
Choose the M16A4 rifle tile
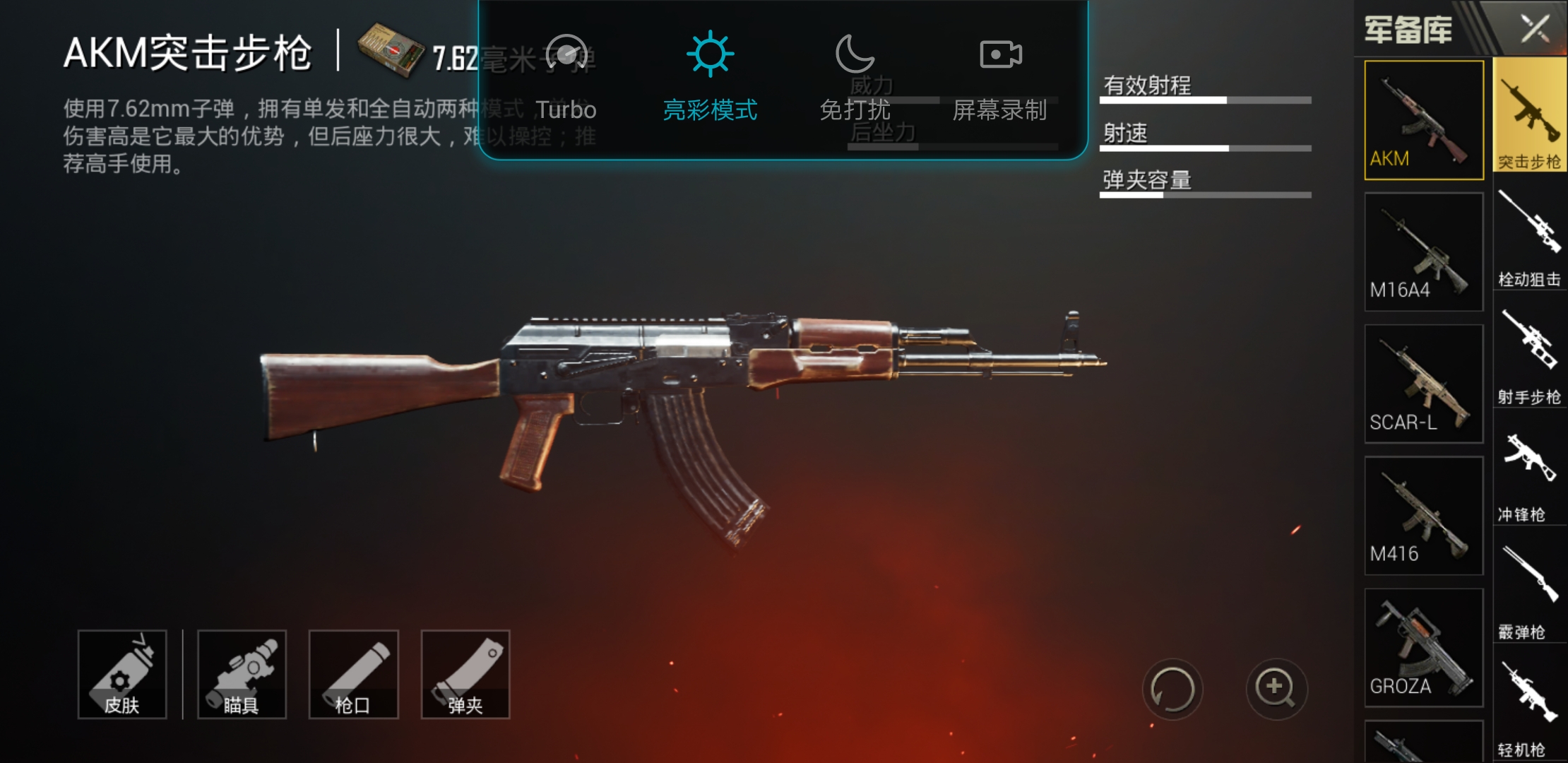pos(1423,252)
